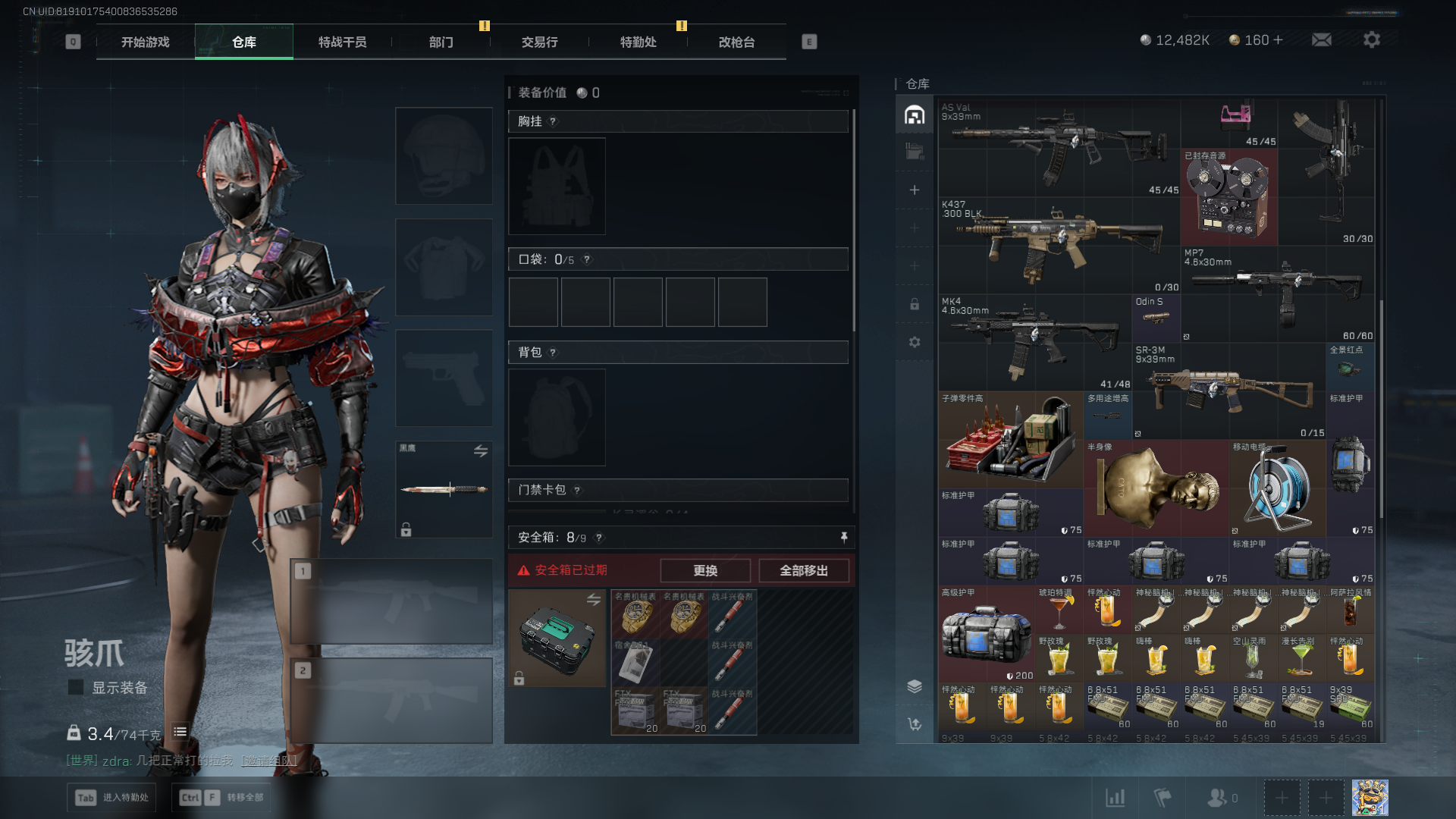Select the AS Val rifle in stash
The image size is (1456, 819).
pos(1059,148)
